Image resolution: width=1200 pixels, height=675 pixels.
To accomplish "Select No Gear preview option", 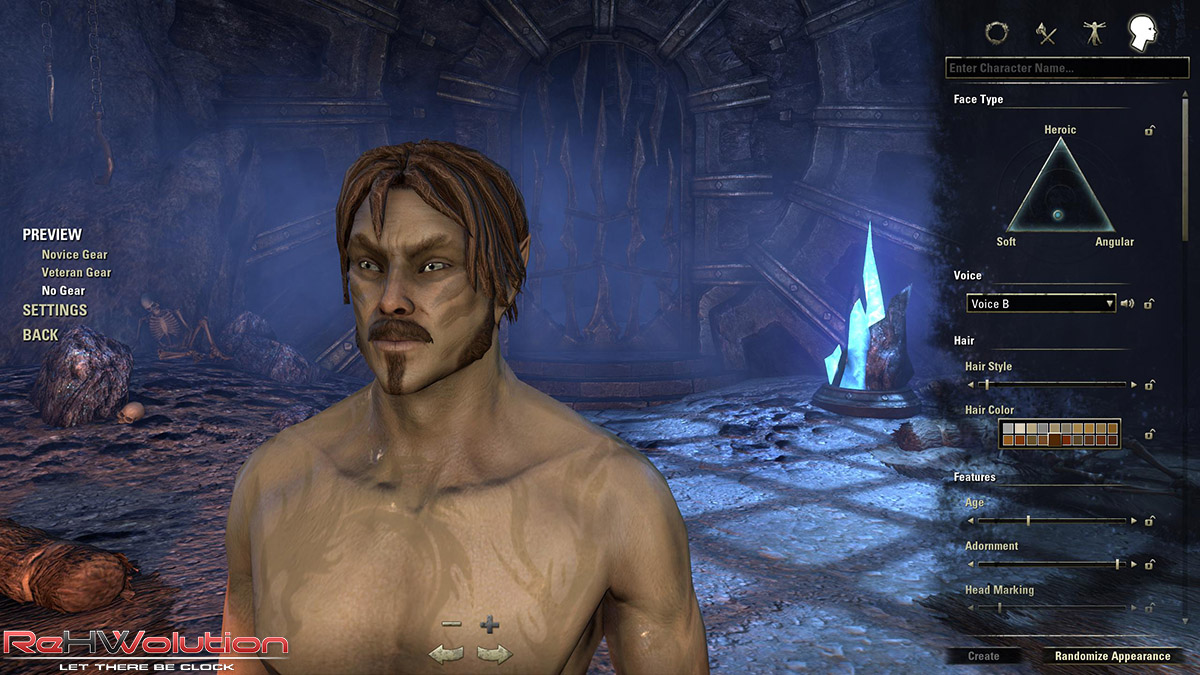I will point(63,291).
